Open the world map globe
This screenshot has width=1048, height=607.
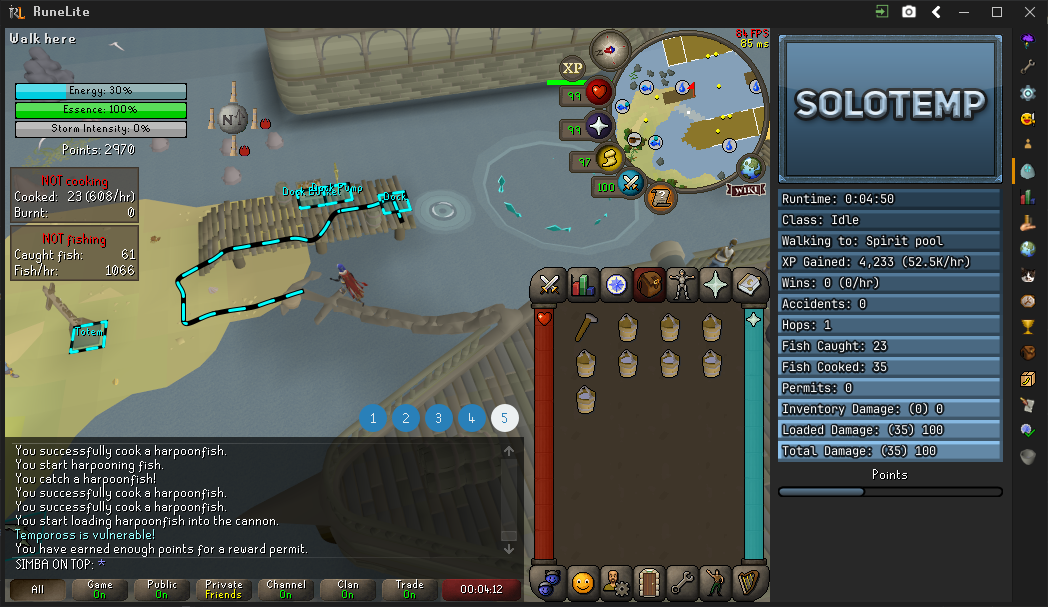(750, 166)
